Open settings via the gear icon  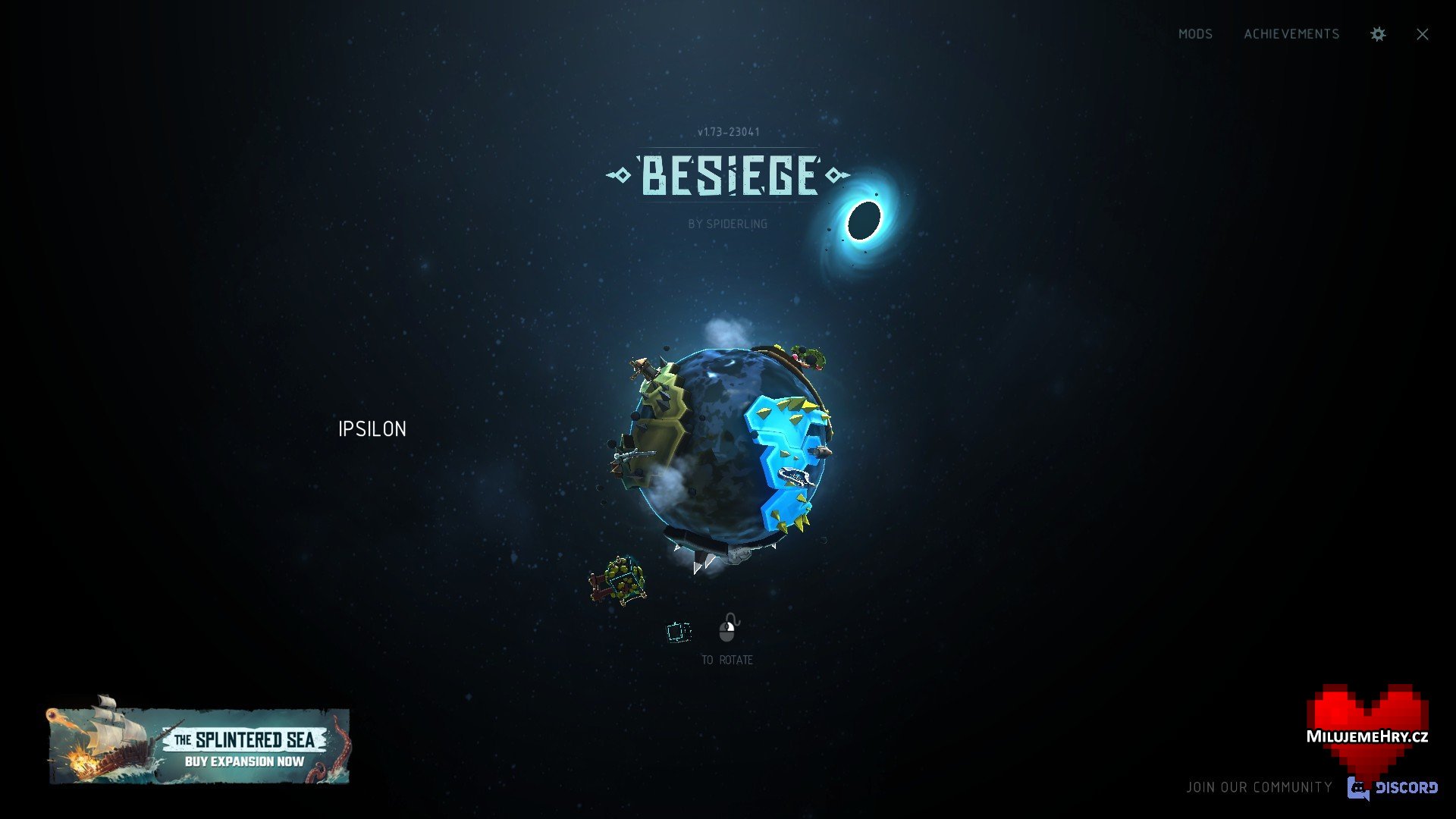(x=1378, y=34)
